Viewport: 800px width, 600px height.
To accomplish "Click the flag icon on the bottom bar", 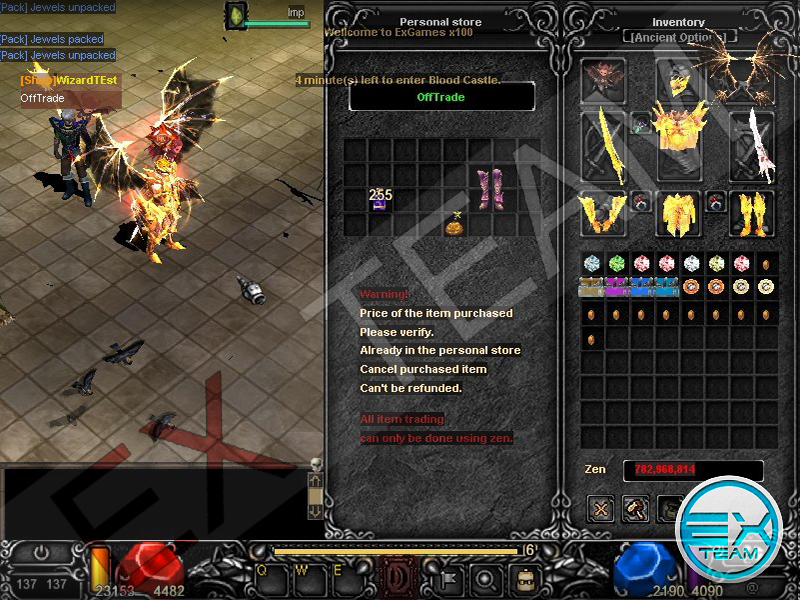I will [450, 577].
